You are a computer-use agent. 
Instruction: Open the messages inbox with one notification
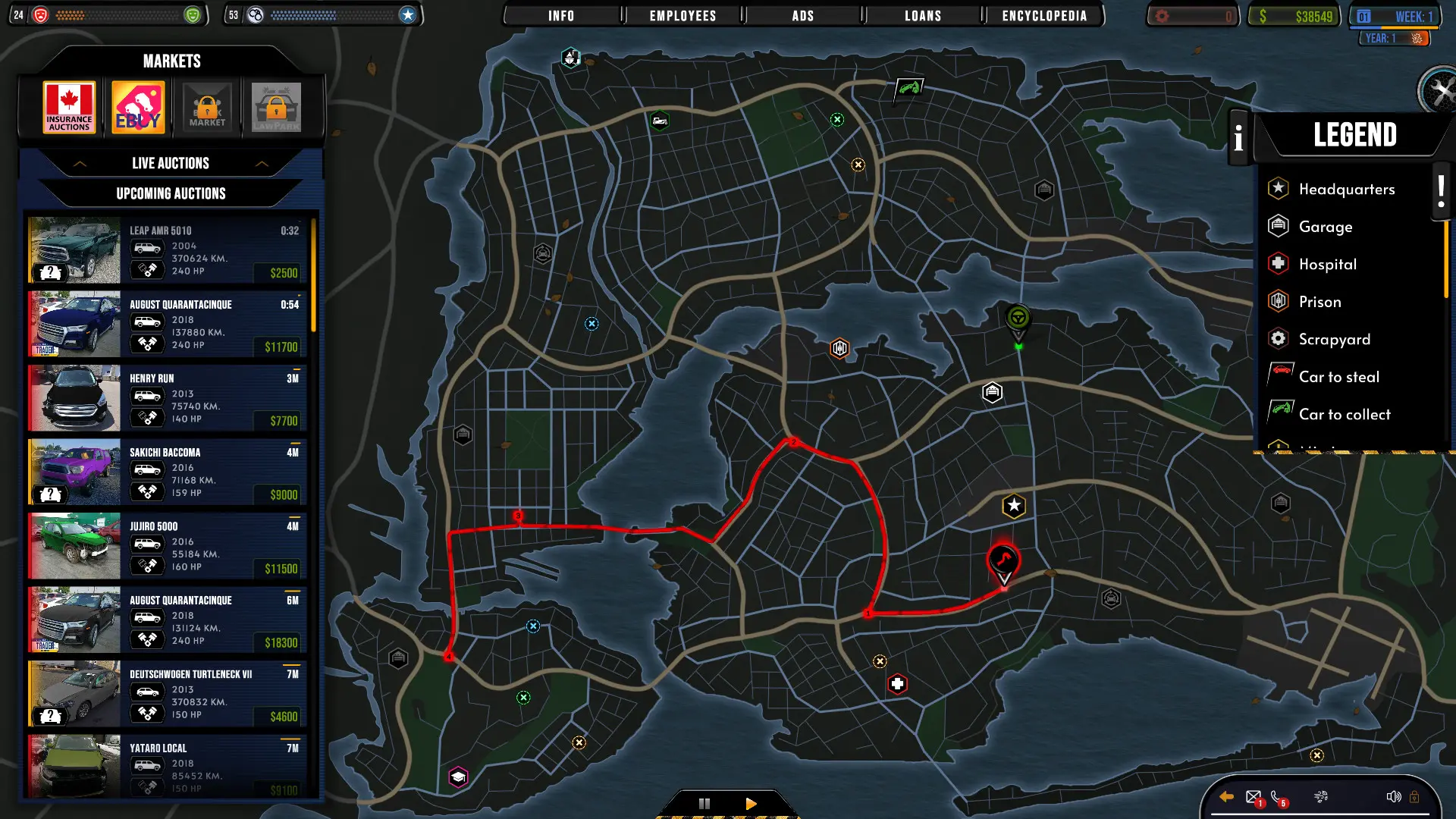pyautogui.click(x=1252, y=797)
